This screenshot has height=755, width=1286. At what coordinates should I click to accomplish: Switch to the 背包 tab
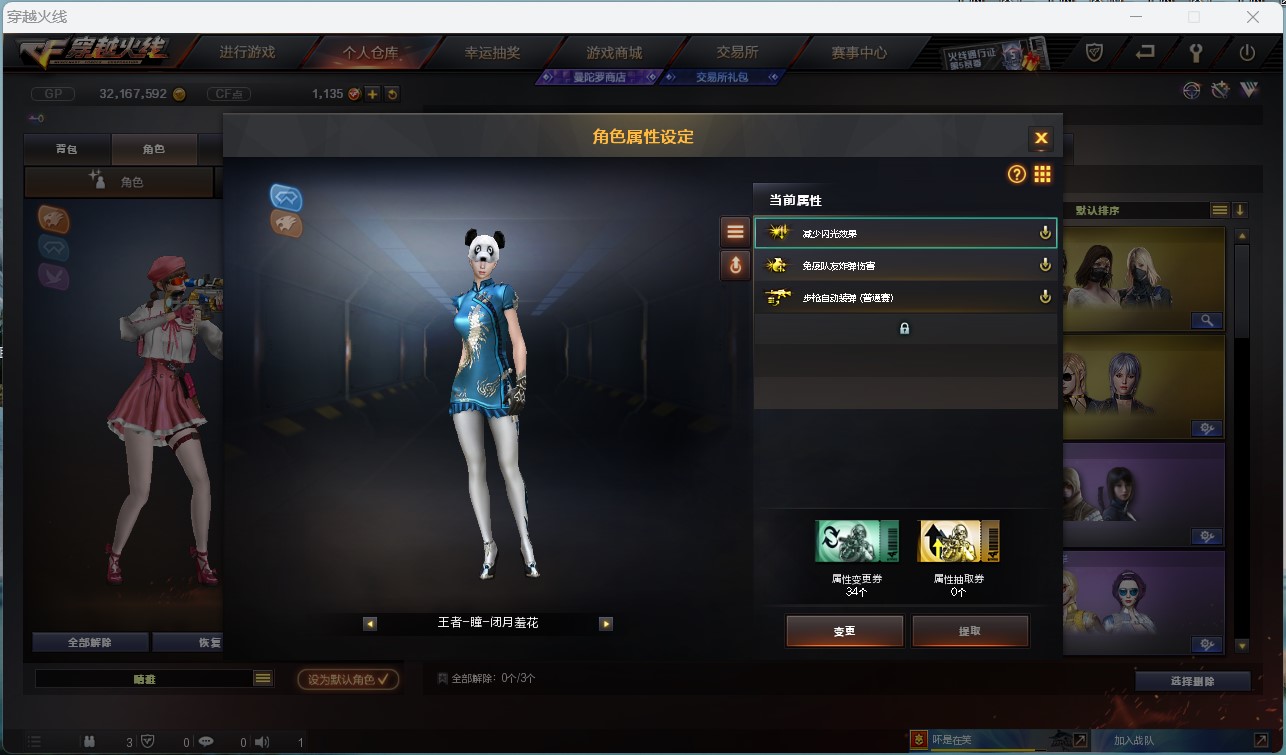tap(66, 149)
